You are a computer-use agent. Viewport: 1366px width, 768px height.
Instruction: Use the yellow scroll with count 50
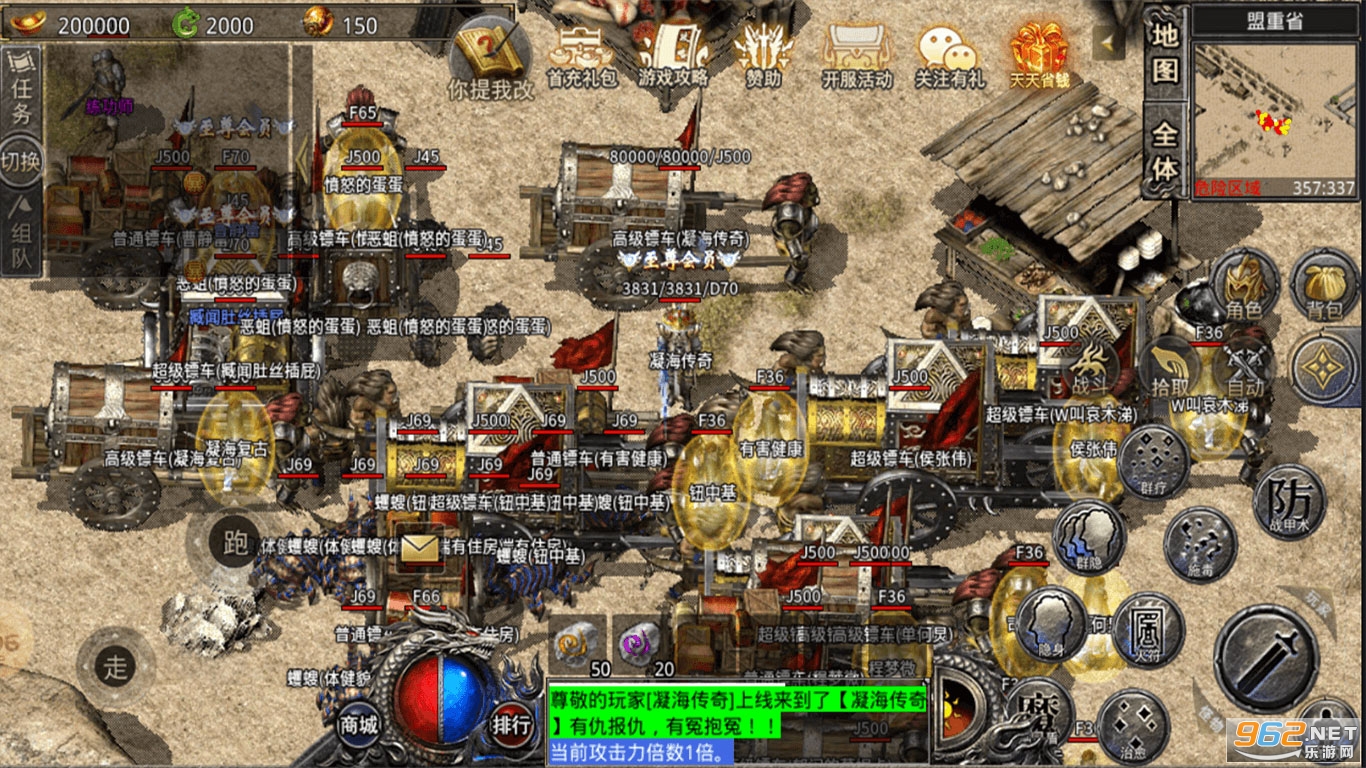(578, 641)
